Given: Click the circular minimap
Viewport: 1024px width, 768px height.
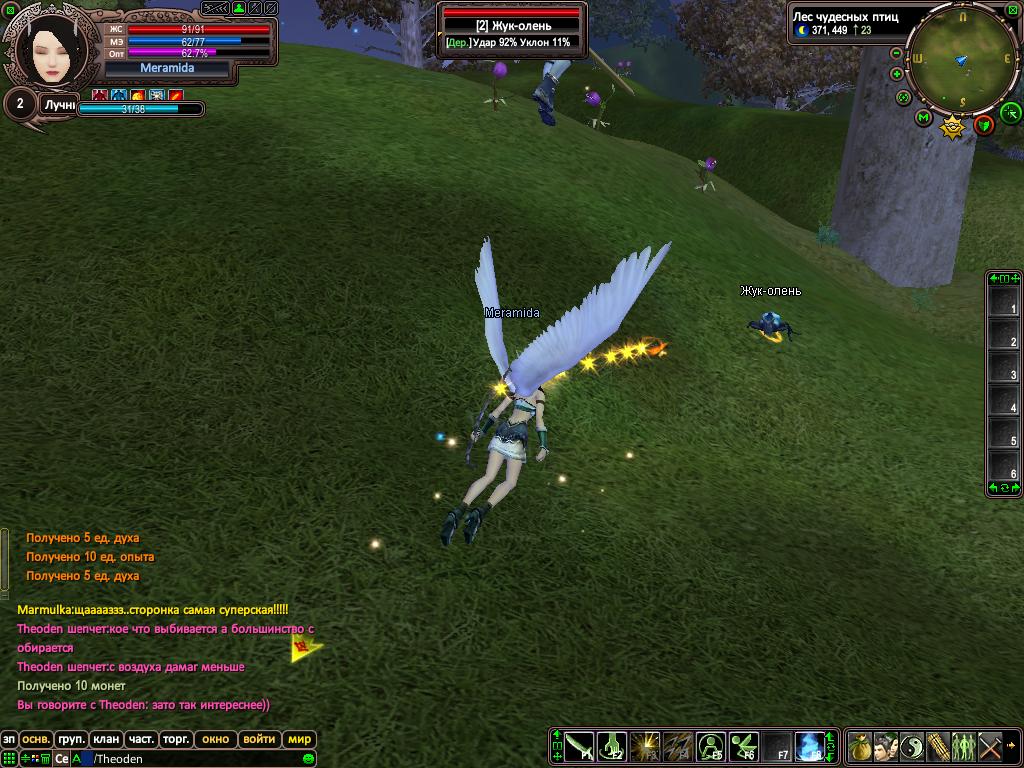Looking at the screenshot, I should click(962, 58).
